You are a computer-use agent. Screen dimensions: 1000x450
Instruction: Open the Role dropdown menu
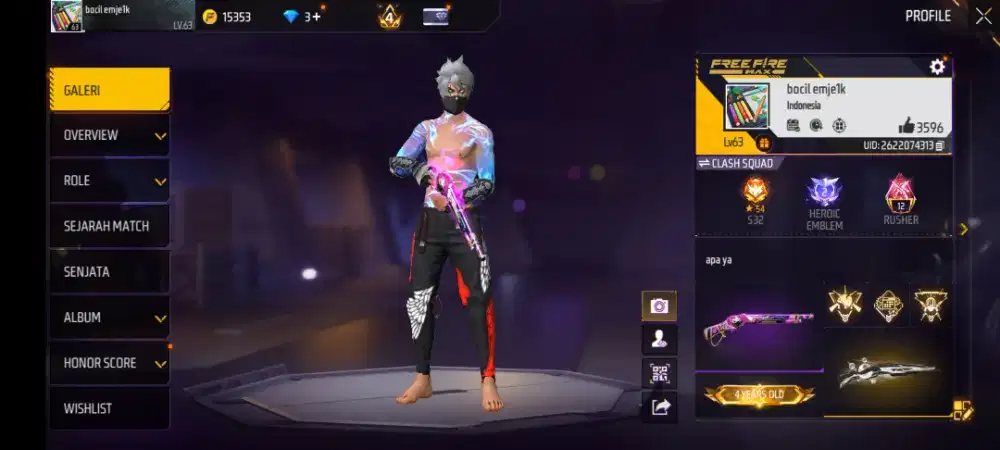tap(109, 181)
